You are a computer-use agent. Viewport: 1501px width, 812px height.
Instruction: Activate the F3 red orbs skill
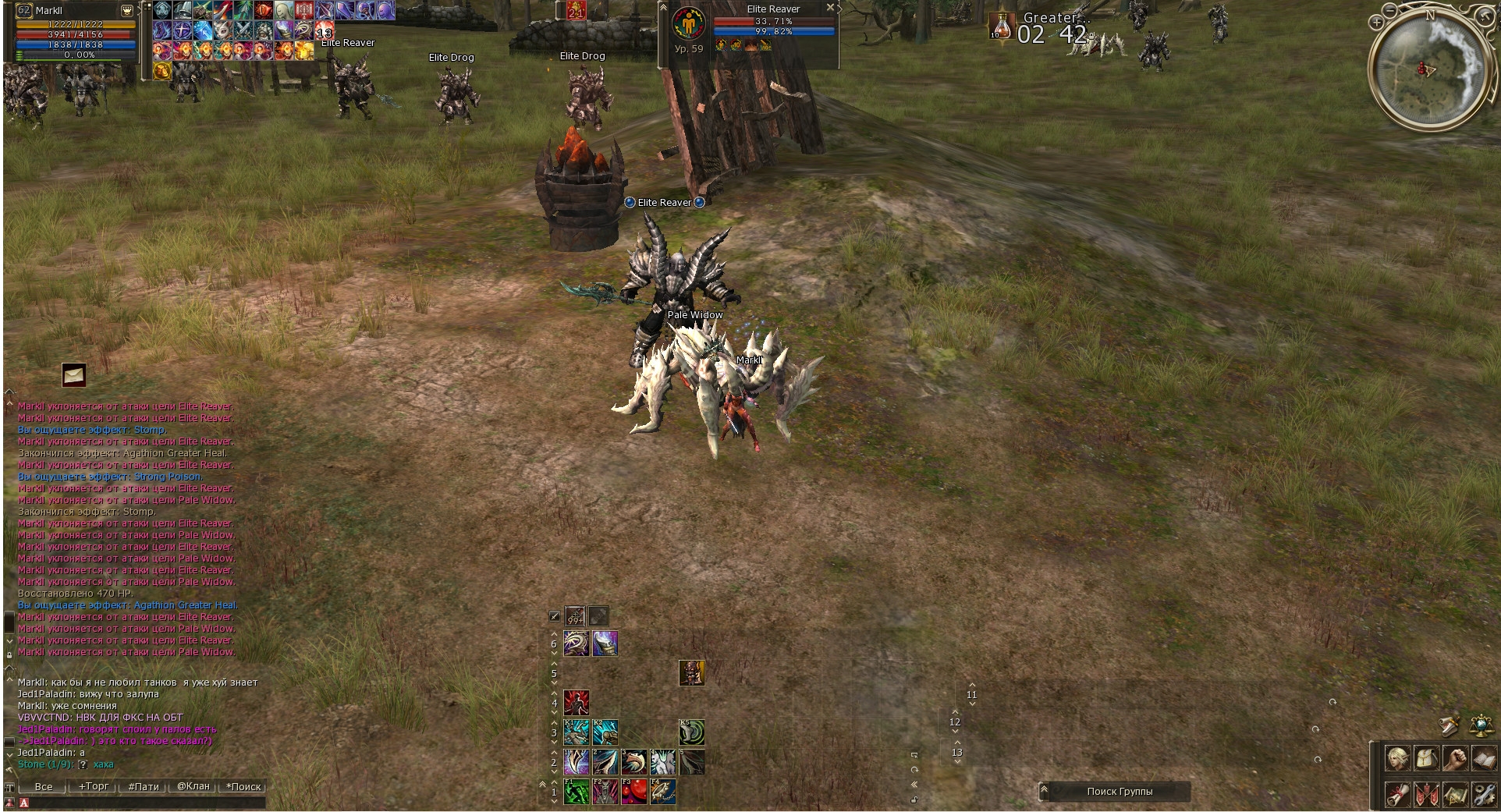[633, 792]
